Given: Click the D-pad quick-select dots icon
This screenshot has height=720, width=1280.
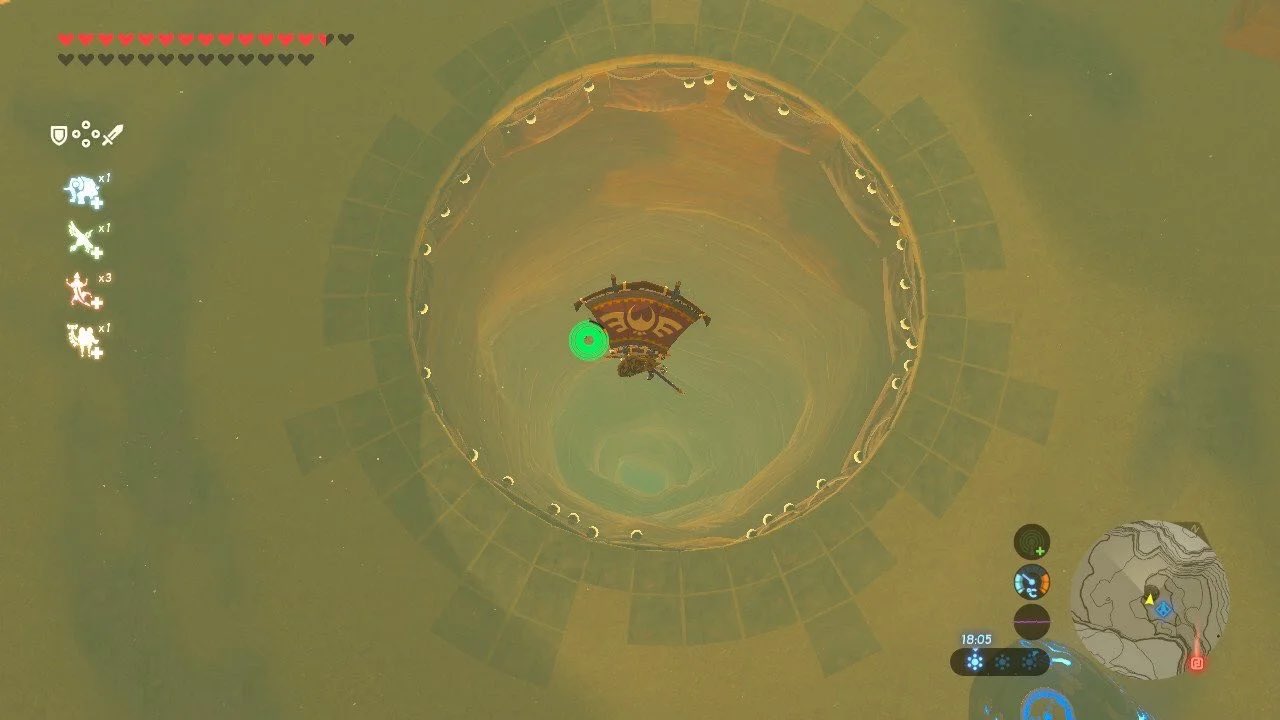Looking at the screenshot, I should pyautogui.click(x=86, y=134).
